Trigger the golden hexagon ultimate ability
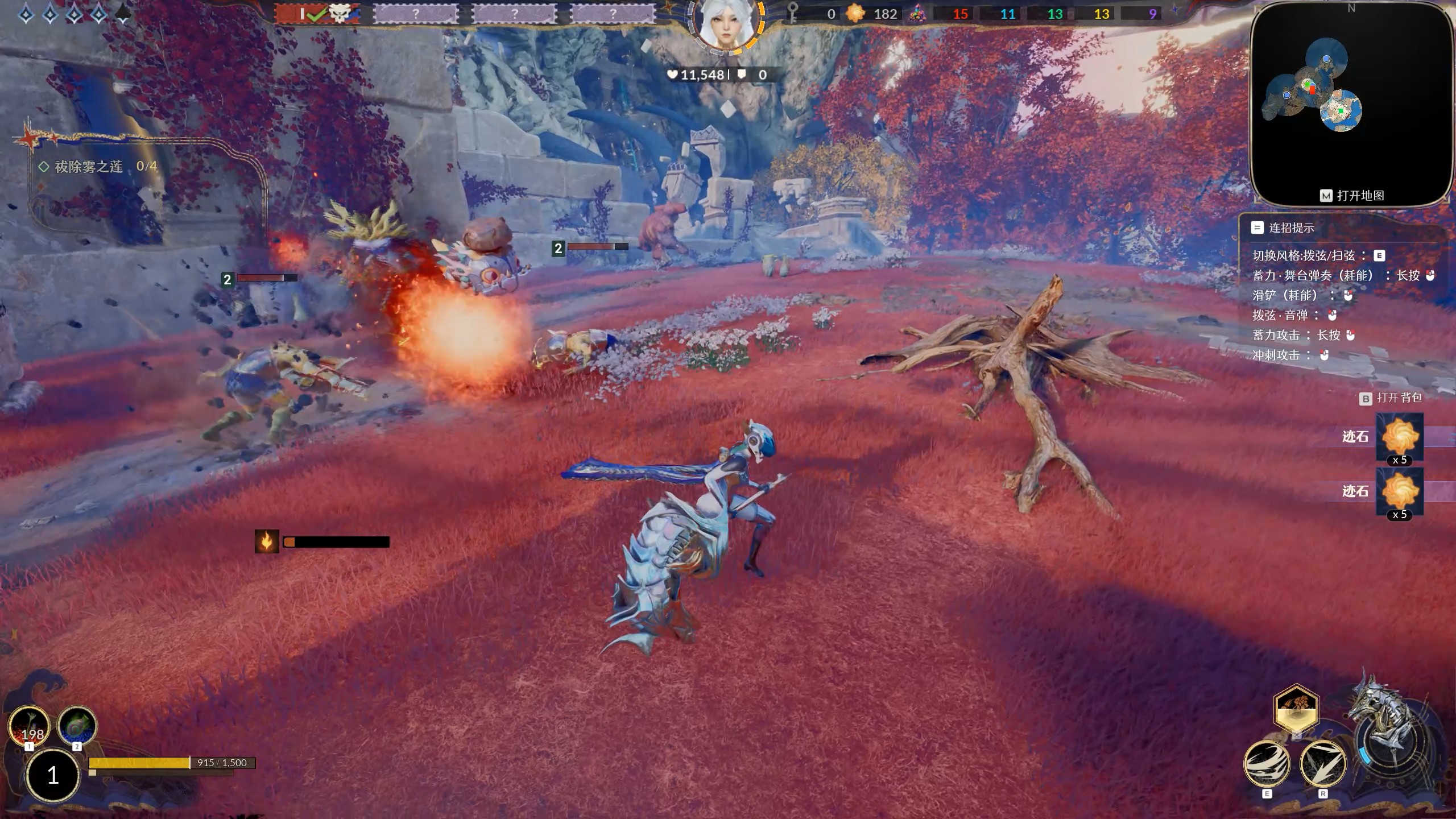1456x819 pixels. point(1296,709)
